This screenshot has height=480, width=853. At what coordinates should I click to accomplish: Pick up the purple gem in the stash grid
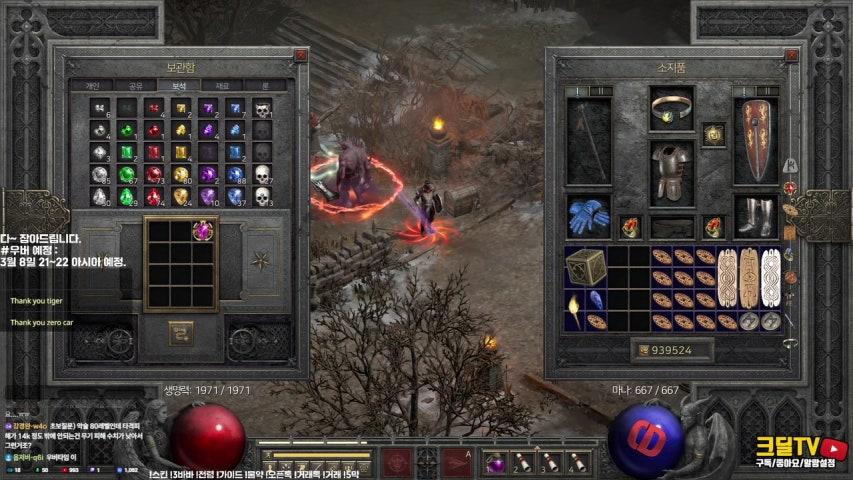[204, 231]
